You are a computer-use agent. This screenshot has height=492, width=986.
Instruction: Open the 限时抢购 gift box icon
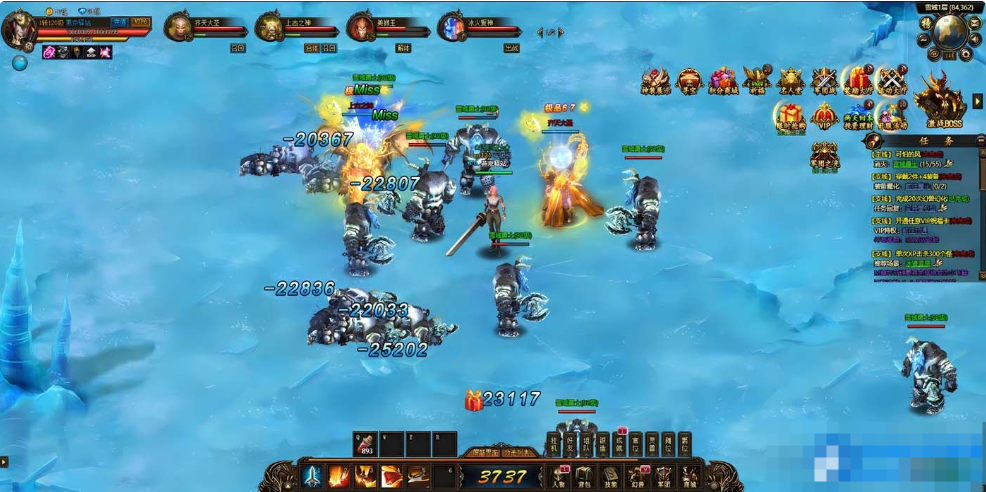[x=789, y=115]
